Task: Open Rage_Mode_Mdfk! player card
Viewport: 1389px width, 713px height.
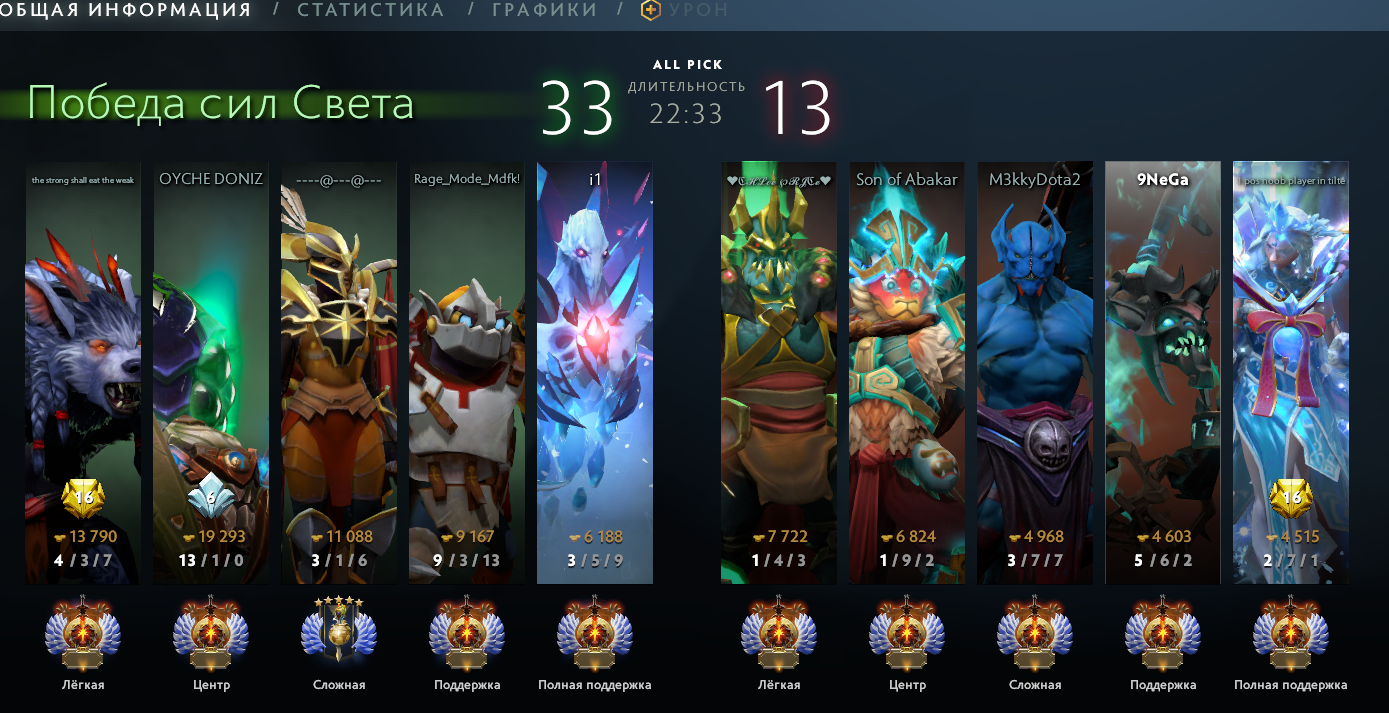Action: 467,372
